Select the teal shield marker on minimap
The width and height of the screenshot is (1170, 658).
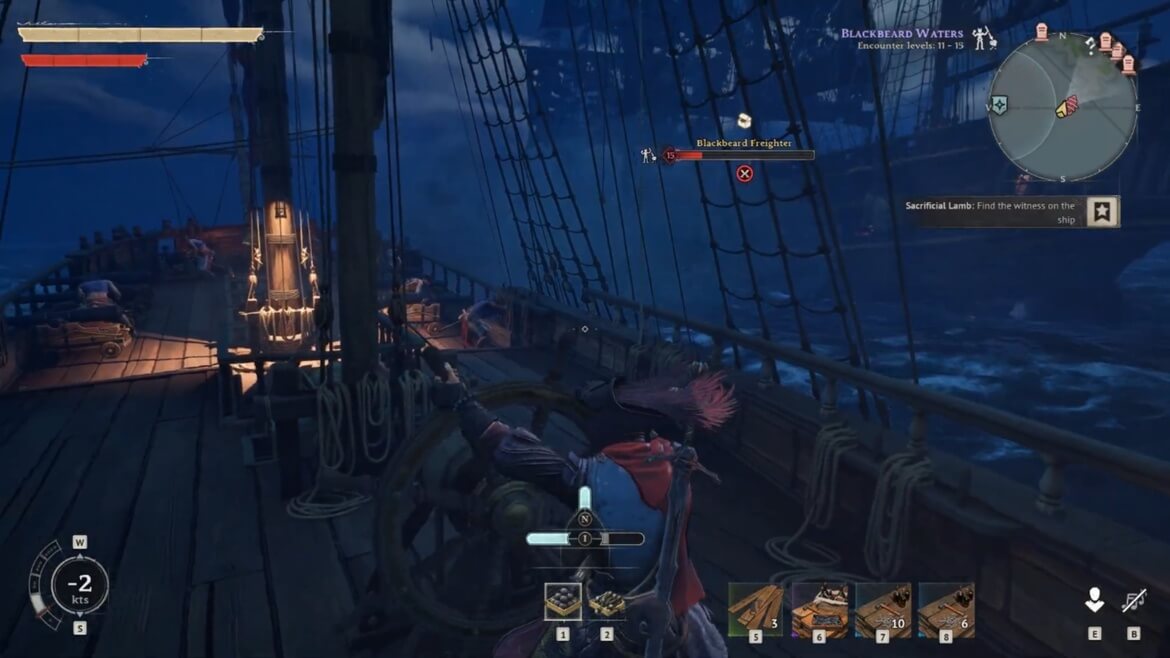tap(998, 105)
